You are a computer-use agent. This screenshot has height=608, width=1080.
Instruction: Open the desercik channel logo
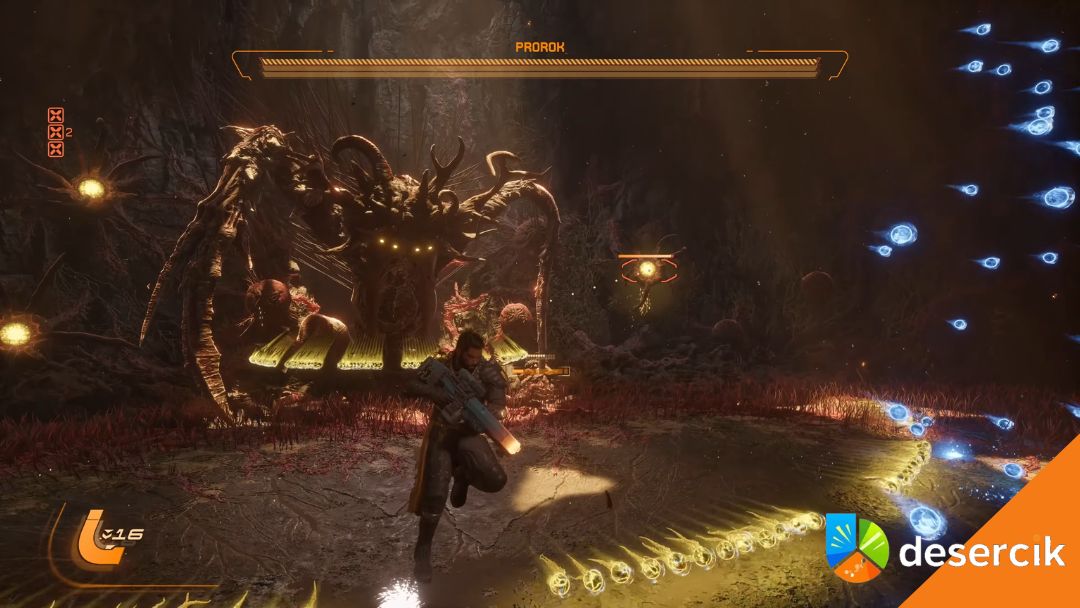(857, 547)
